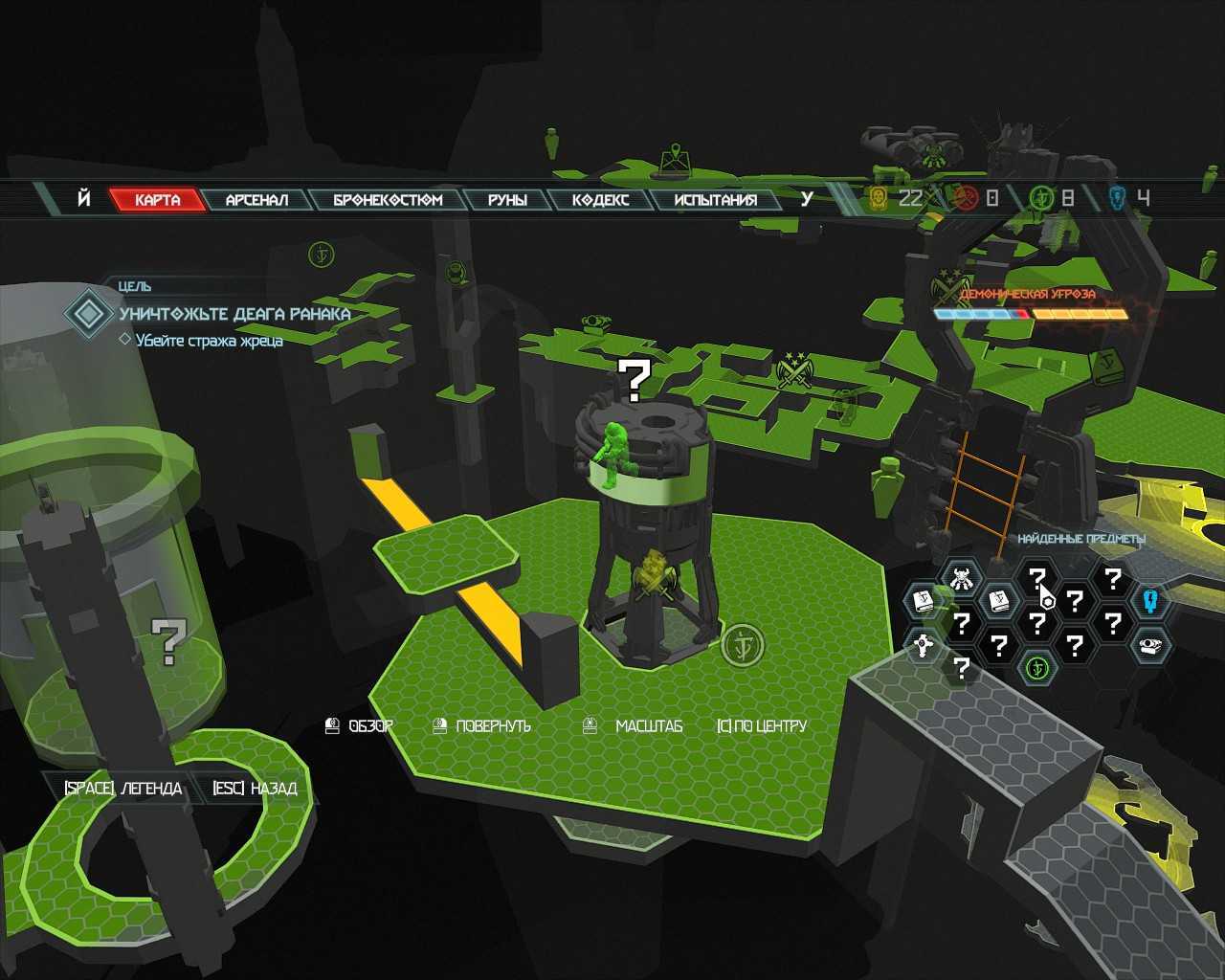This screenshot has width=1225, height=980.
Task: Choose the field drone found item
Action: (1149, 646)
